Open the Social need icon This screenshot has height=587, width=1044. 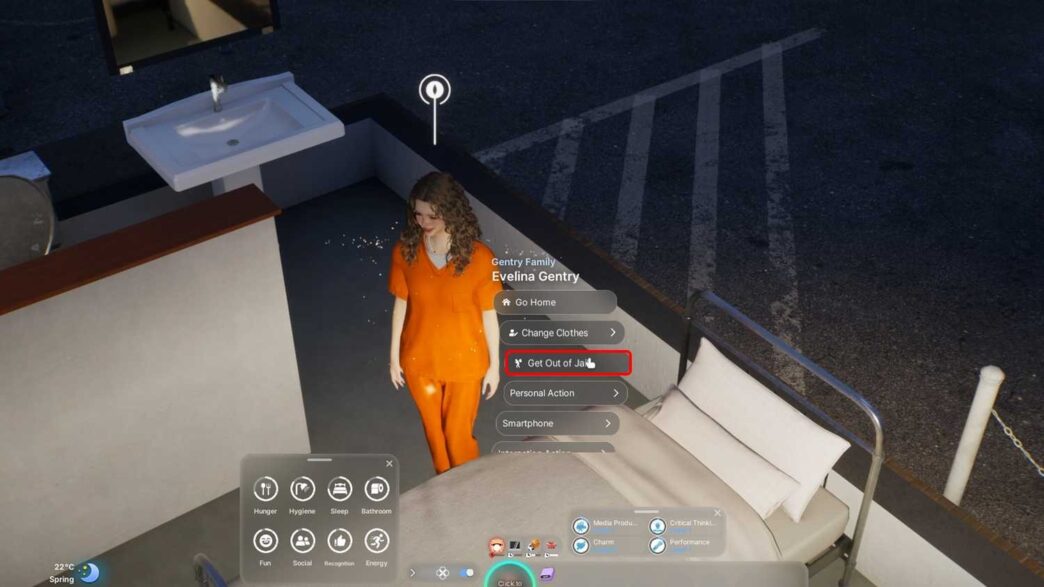(302, 541)
